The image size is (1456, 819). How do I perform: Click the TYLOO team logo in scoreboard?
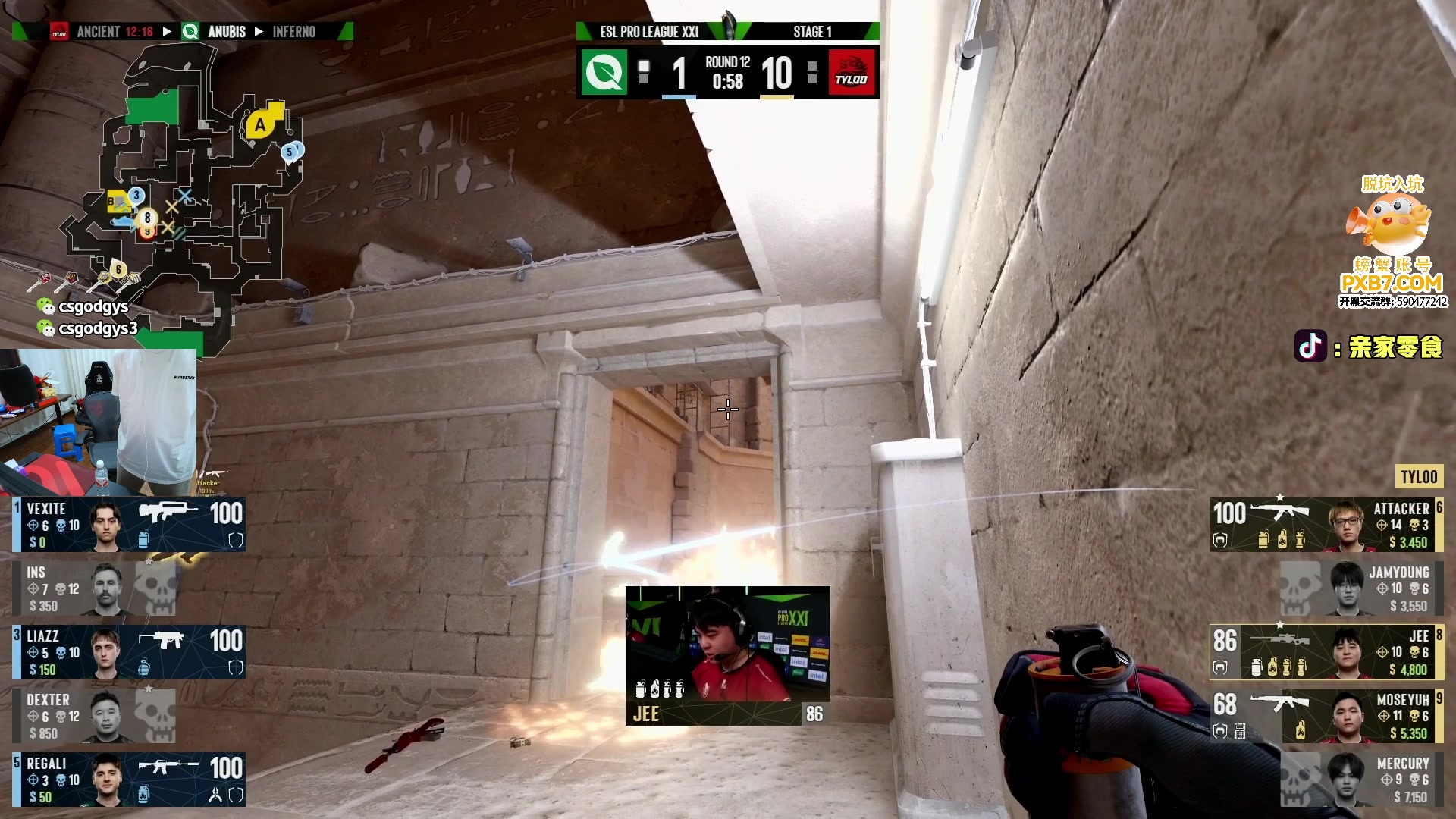[x=852, y=73]
